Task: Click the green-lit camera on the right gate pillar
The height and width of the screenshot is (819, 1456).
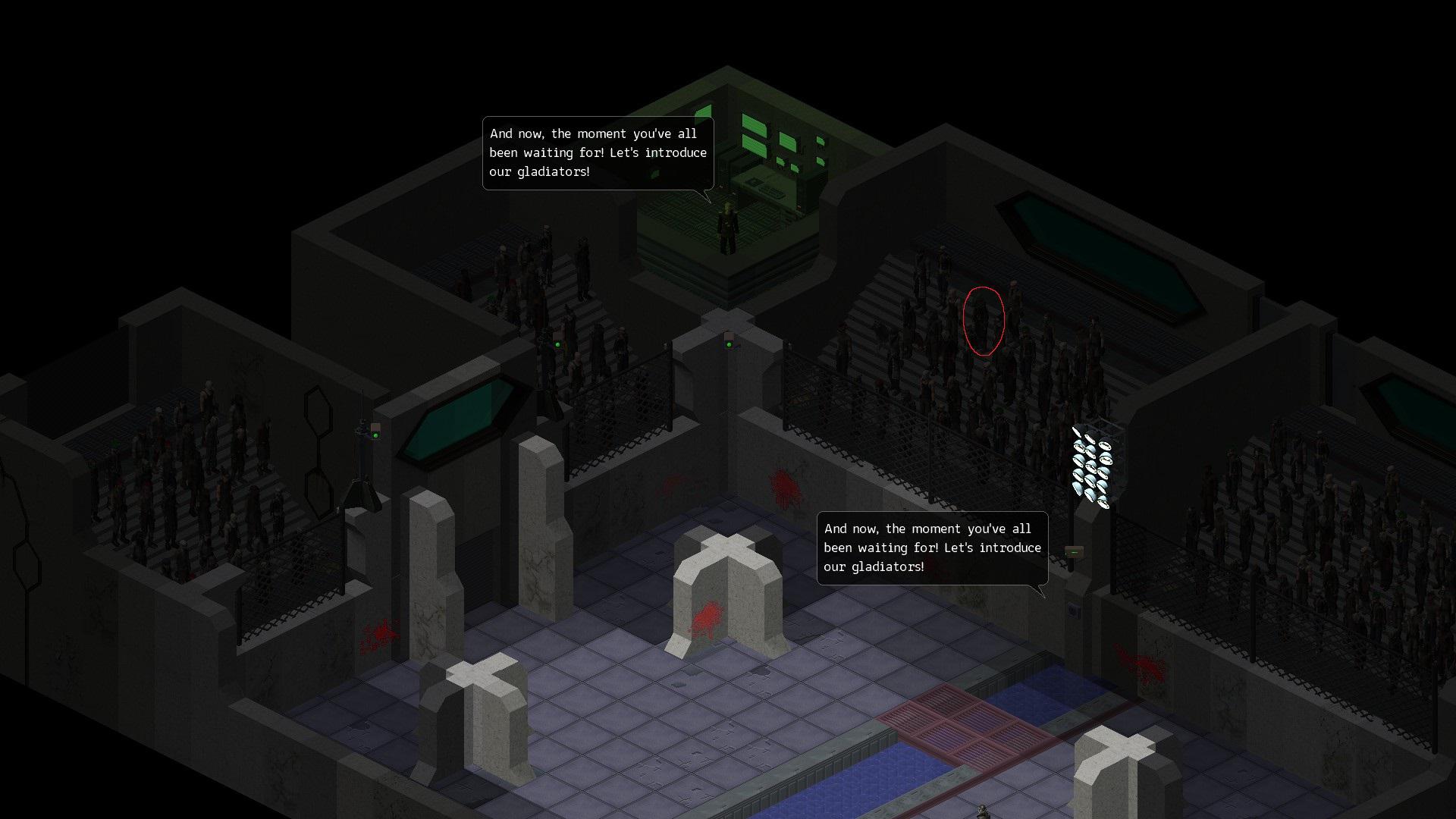Action: [728, 343]
